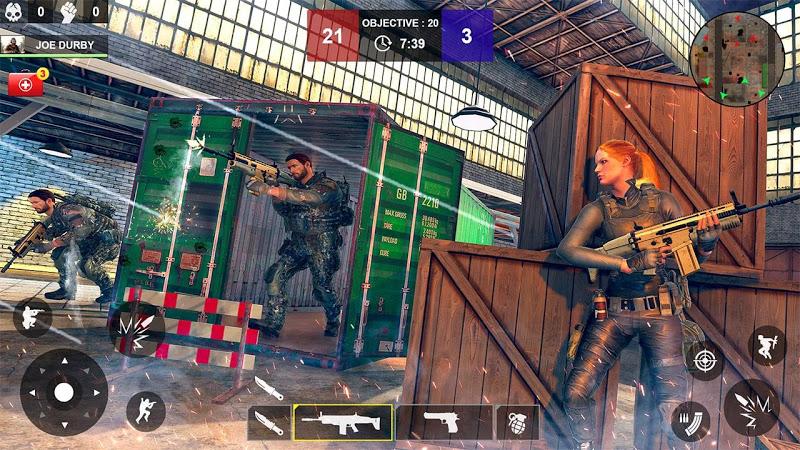Viewport: 800px width, 450px height.
Task: Tap the jump button
Action: (x=767, y=345)
